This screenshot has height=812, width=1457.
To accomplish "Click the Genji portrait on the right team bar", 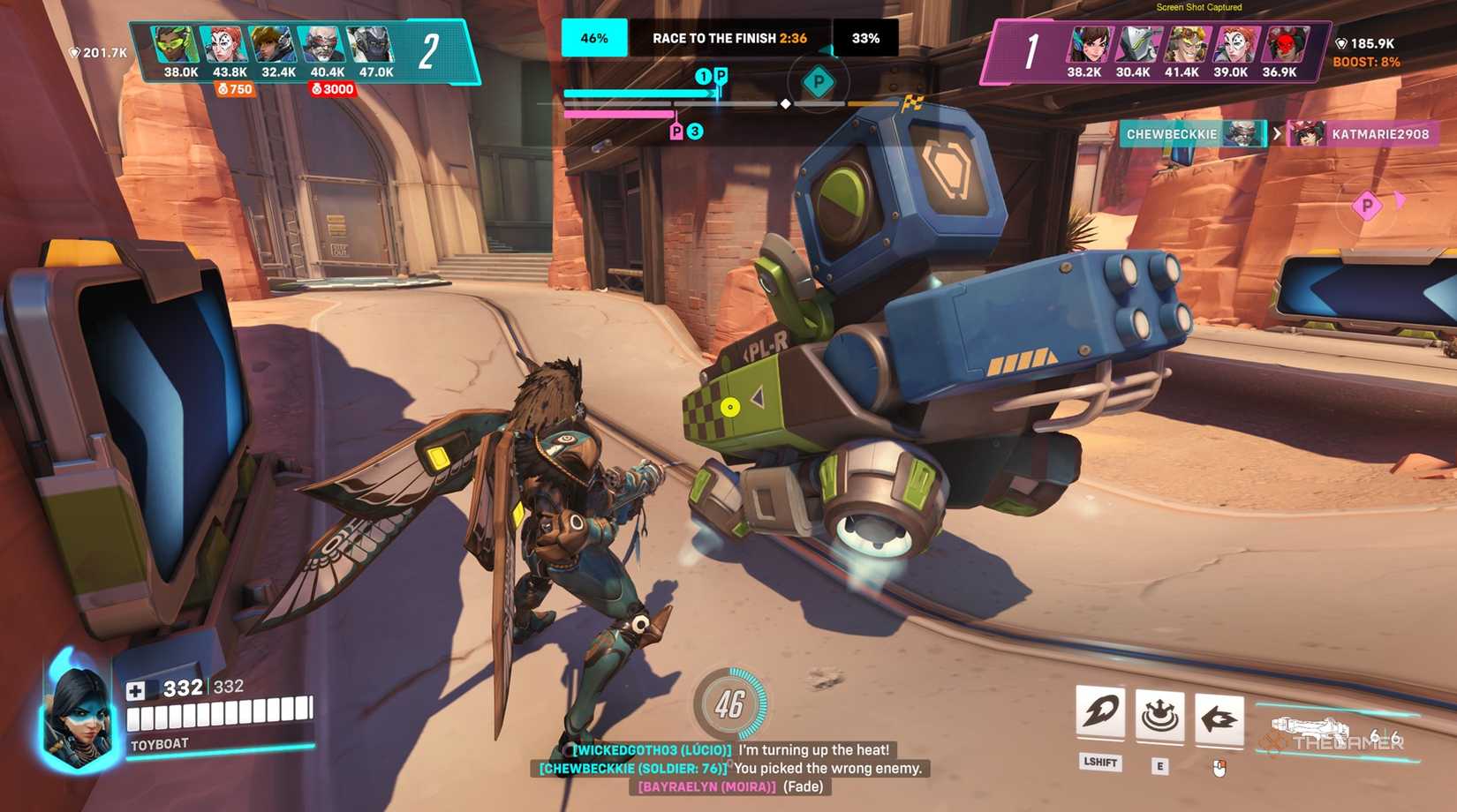I will coord(1134,40).
